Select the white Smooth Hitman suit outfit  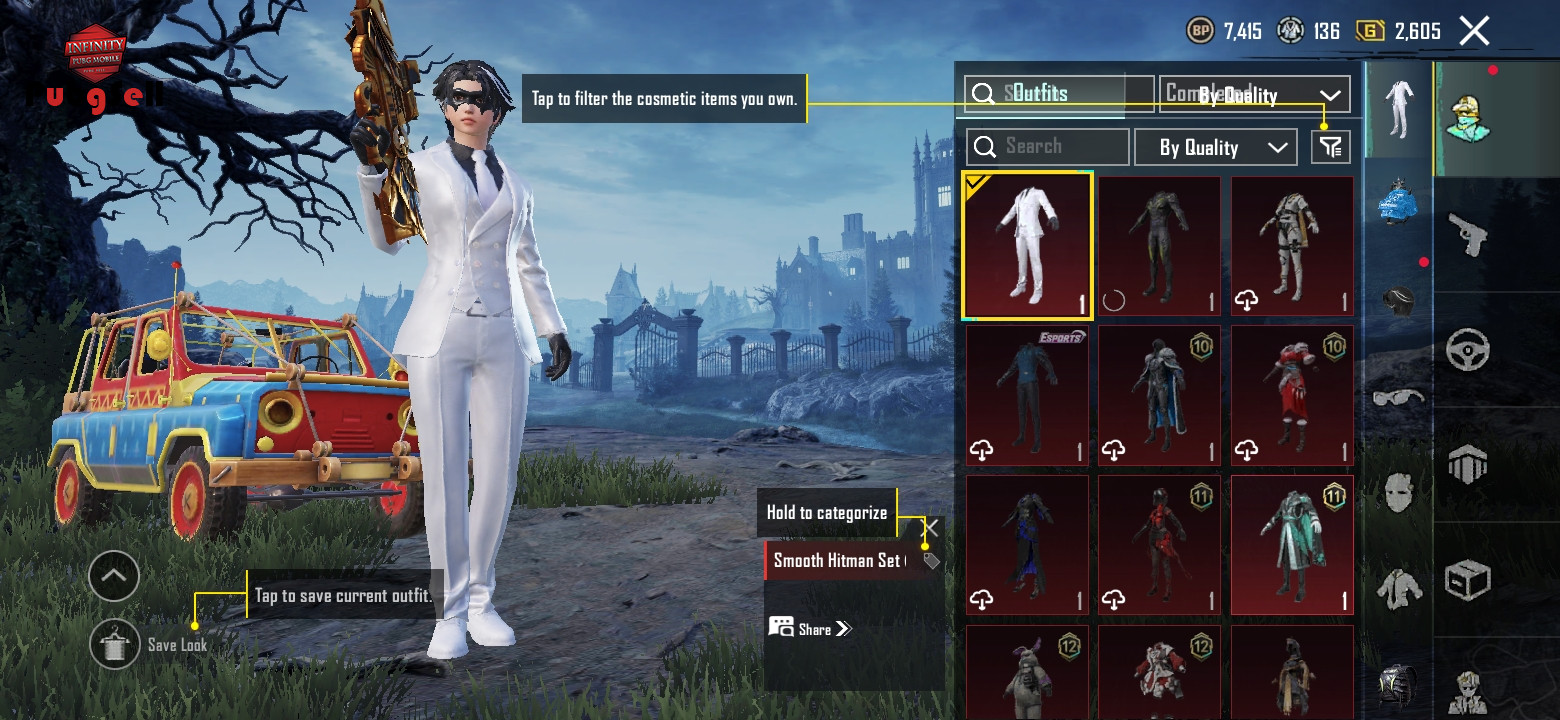point(1027,245)
